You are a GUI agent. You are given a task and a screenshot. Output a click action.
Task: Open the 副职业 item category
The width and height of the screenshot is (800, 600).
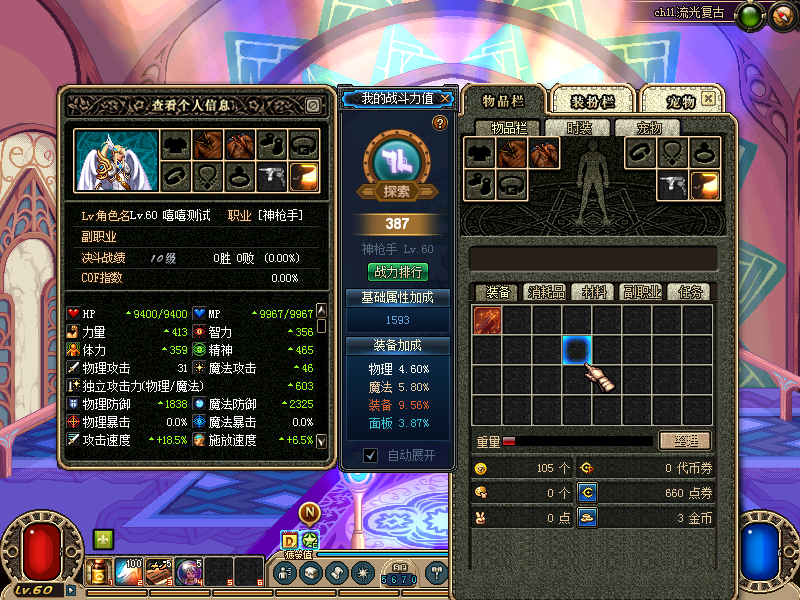(x=641, y=292)
